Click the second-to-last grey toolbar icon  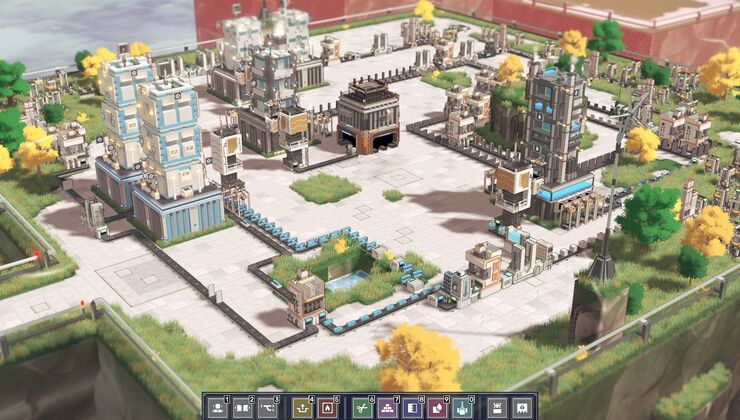[x=495, y=407]
